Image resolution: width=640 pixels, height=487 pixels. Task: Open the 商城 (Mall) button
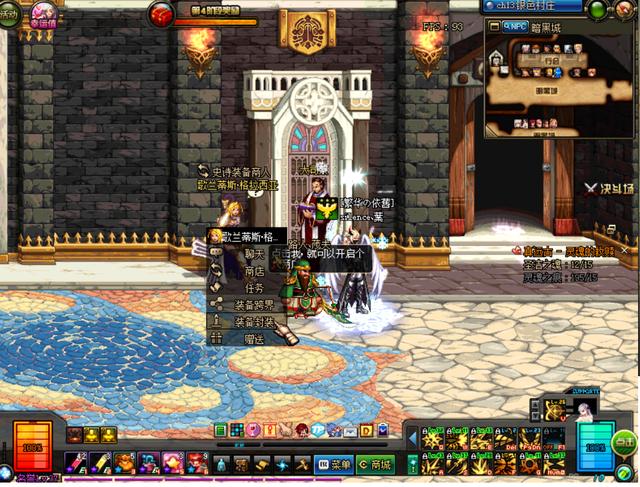tap(375, 465)
